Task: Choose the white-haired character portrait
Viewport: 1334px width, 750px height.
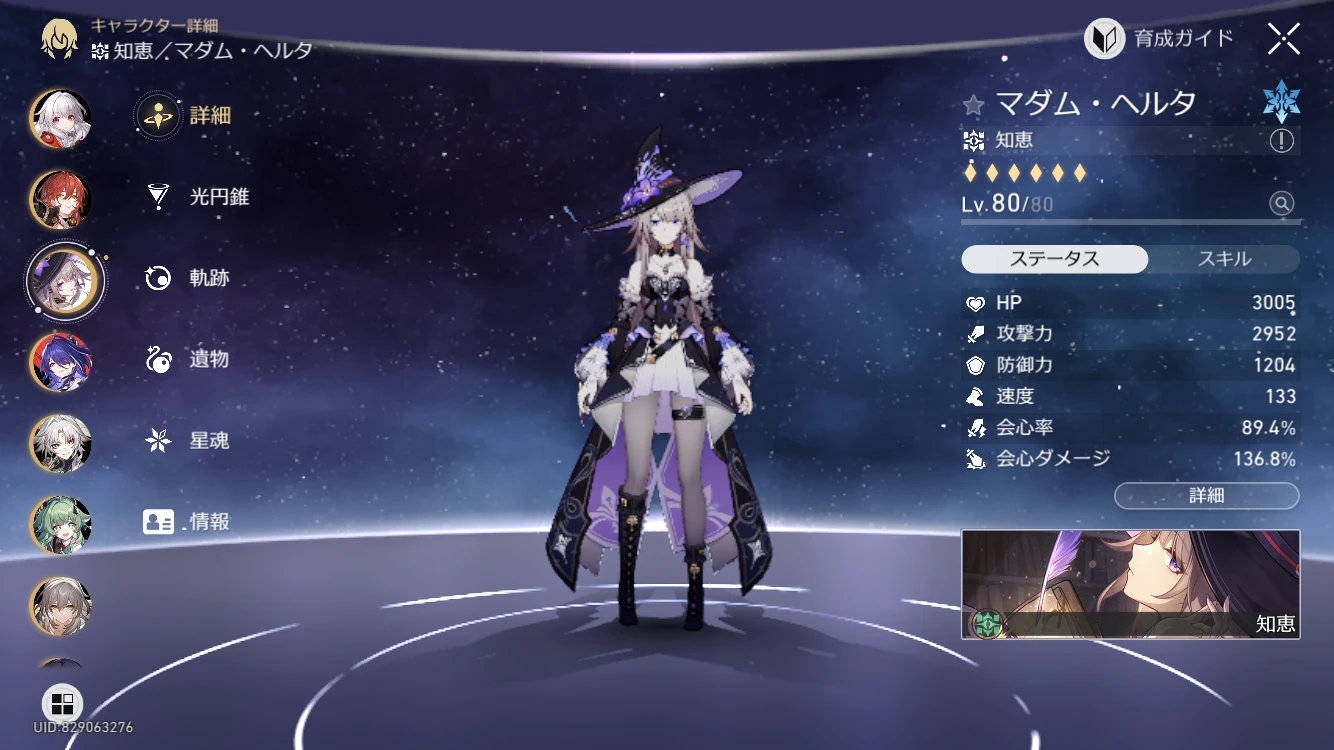Action: coord(61,119)
